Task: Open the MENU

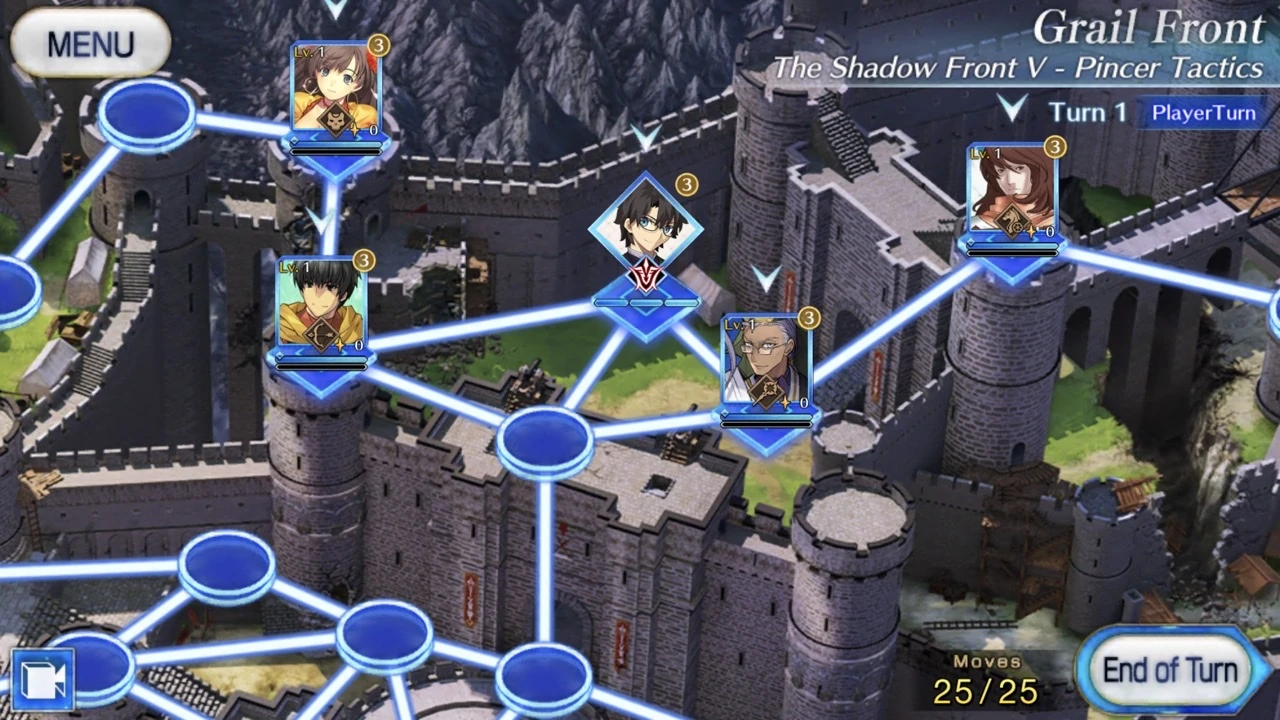Action: 90,43
